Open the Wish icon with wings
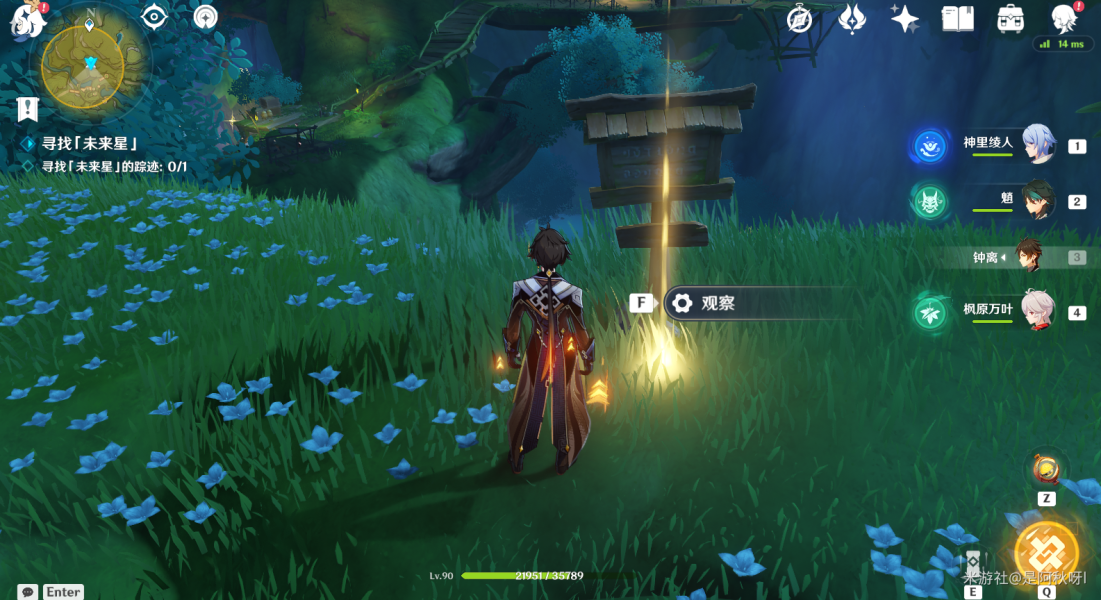Viewport: 1101px width, 600px height. (x=852, y=18)
